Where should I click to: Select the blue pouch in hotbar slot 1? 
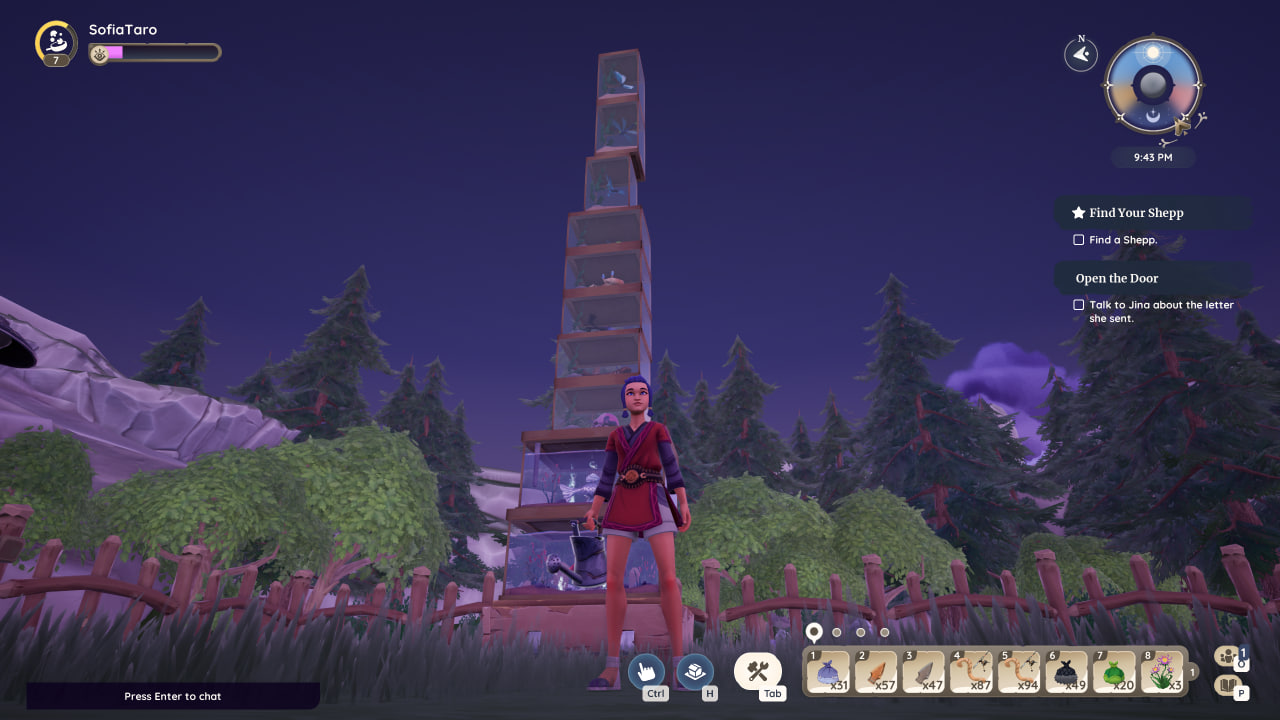coord(828,671)
